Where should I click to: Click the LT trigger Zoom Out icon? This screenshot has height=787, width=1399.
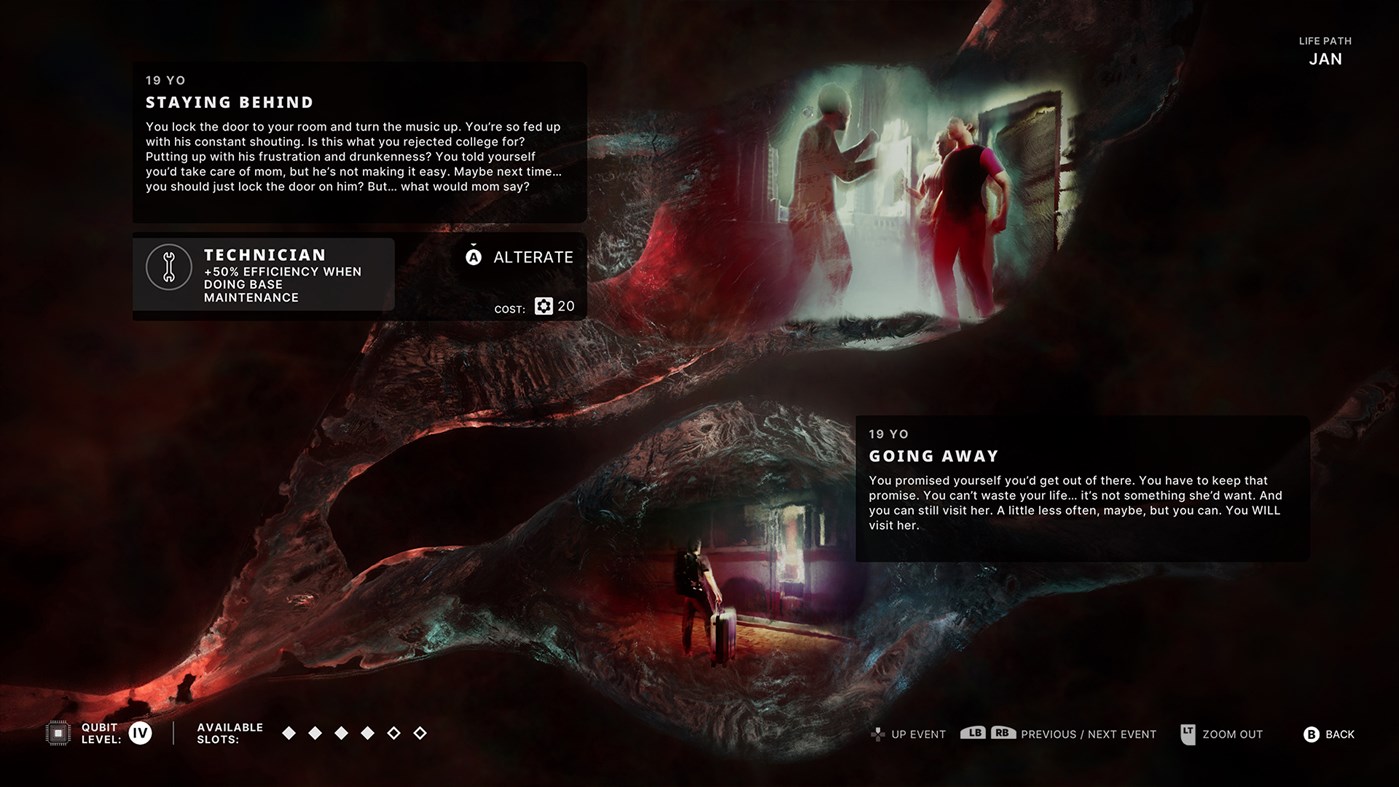click(1187, 733)
